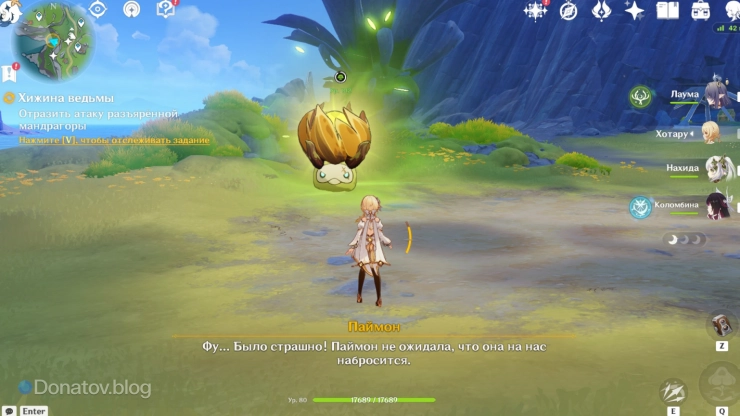Open the tutorial book icon with question mark

165,10
